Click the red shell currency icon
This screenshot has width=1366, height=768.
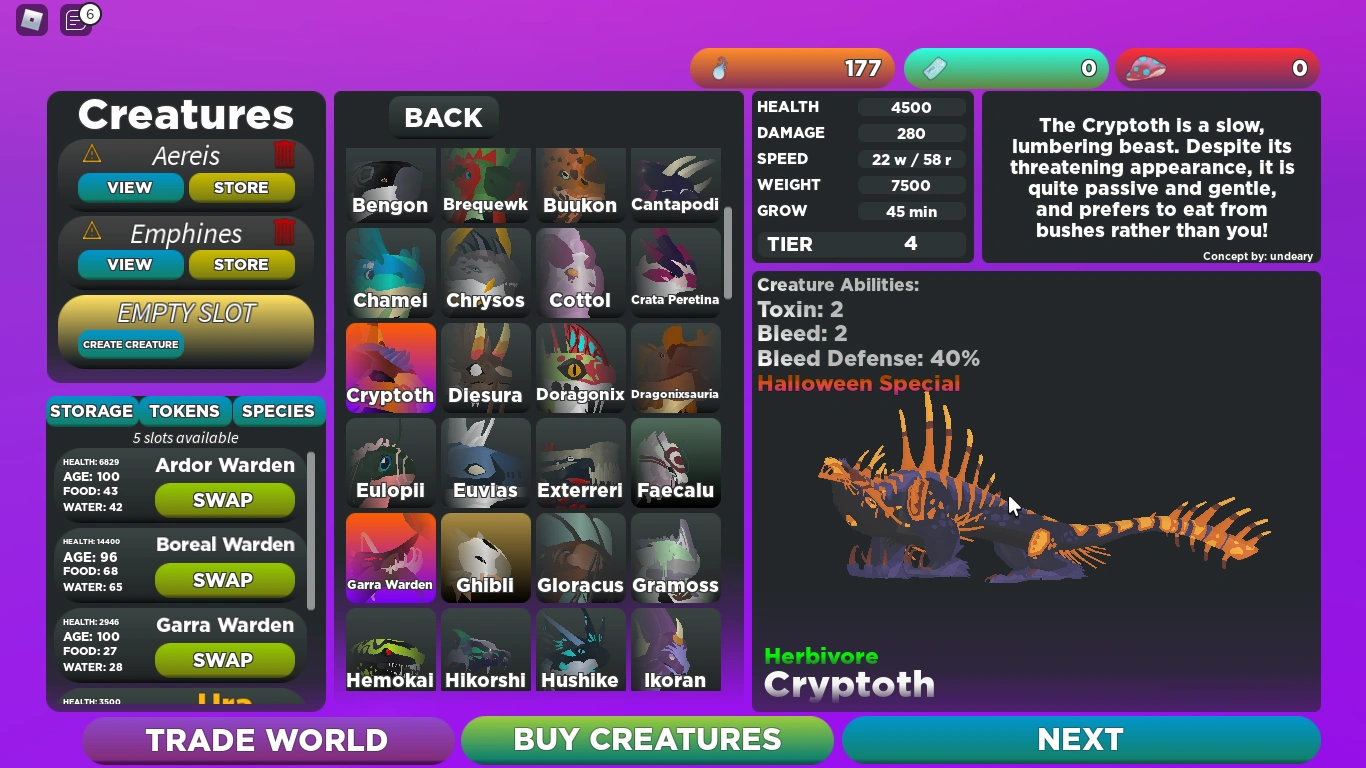coord(1219,68)
